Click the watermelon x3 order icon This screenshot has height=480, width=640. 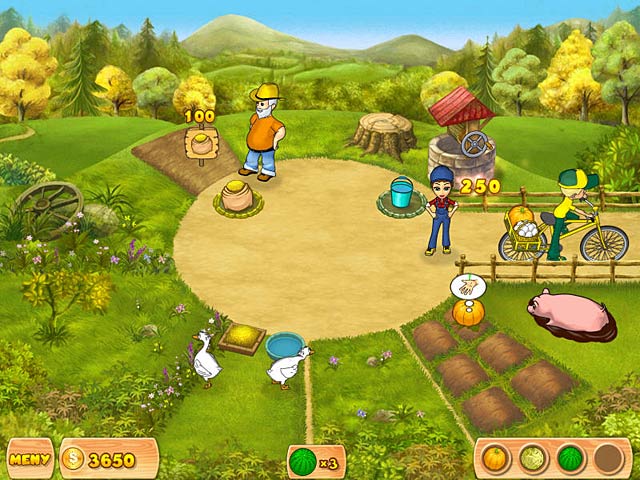click(303, 461)
